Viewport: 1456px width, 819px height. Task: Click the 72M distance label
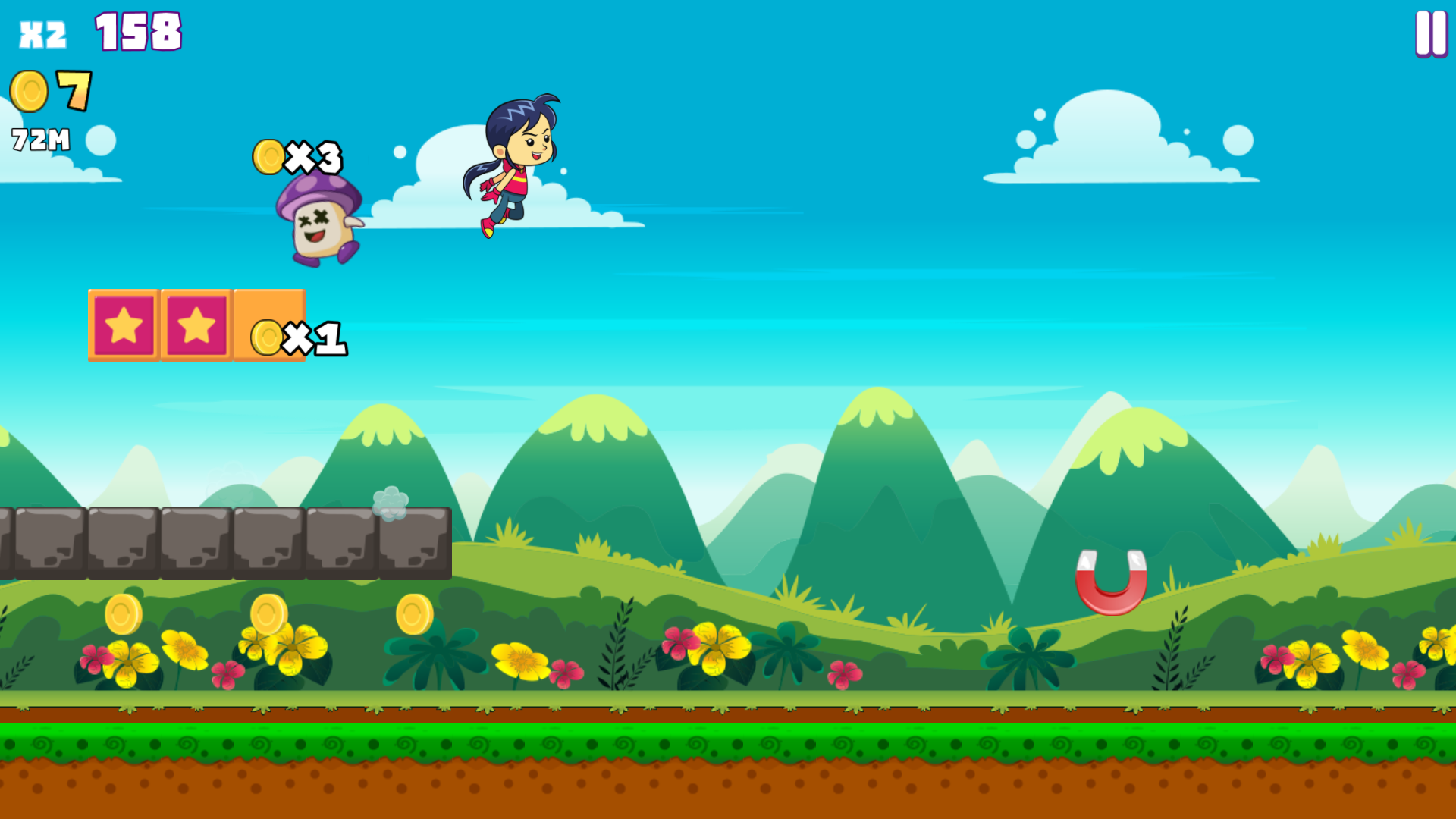[x=39, y=139]
